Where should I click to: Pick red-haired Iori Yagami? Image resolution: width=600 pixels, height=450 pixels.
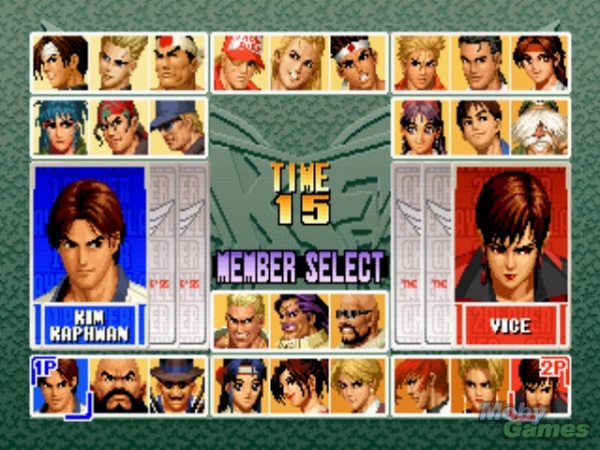[x=420, y=385]
